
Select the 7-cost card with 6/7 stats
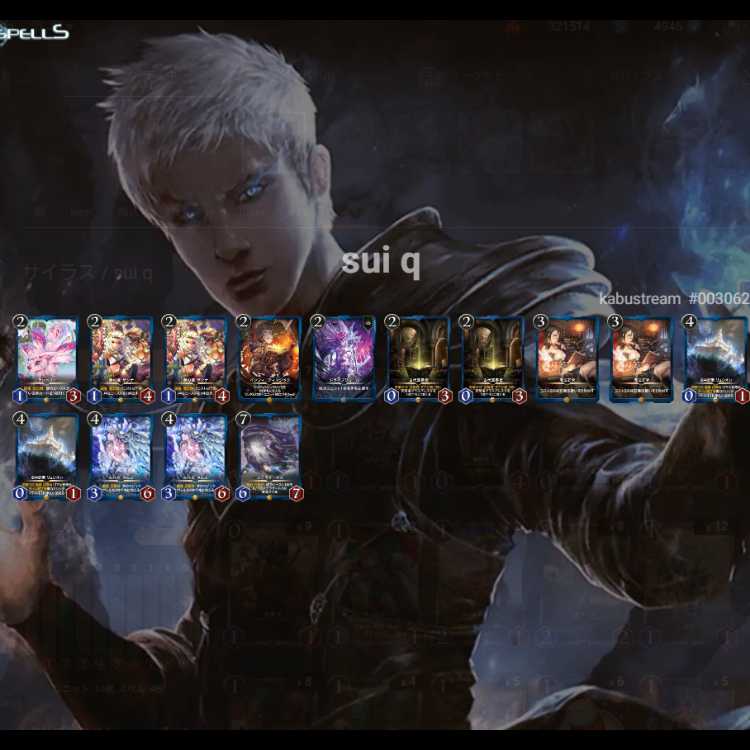click(269, 456)
